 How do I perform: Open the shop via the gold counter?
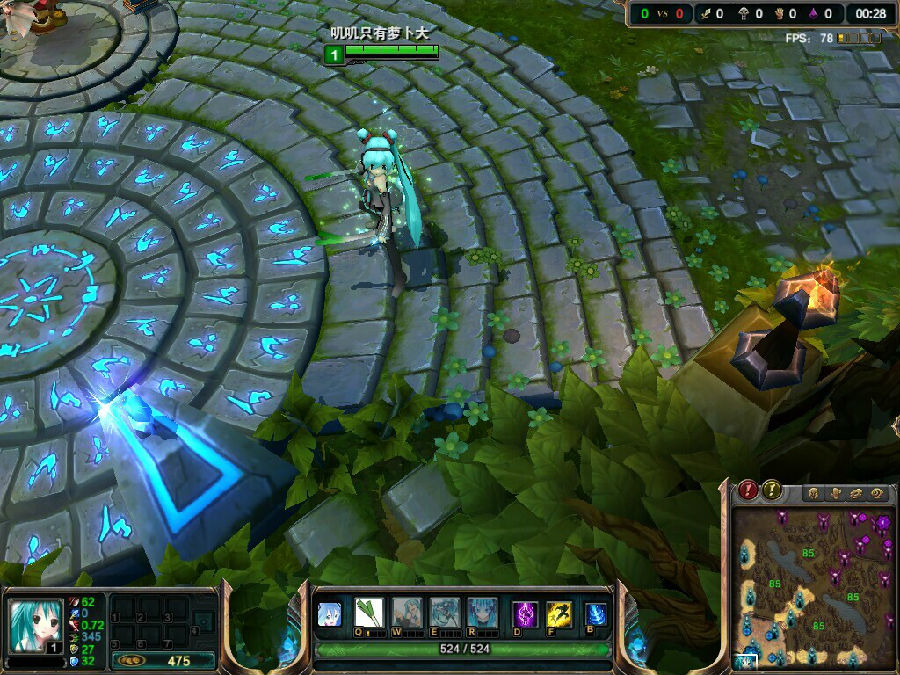tap(164, 661)
